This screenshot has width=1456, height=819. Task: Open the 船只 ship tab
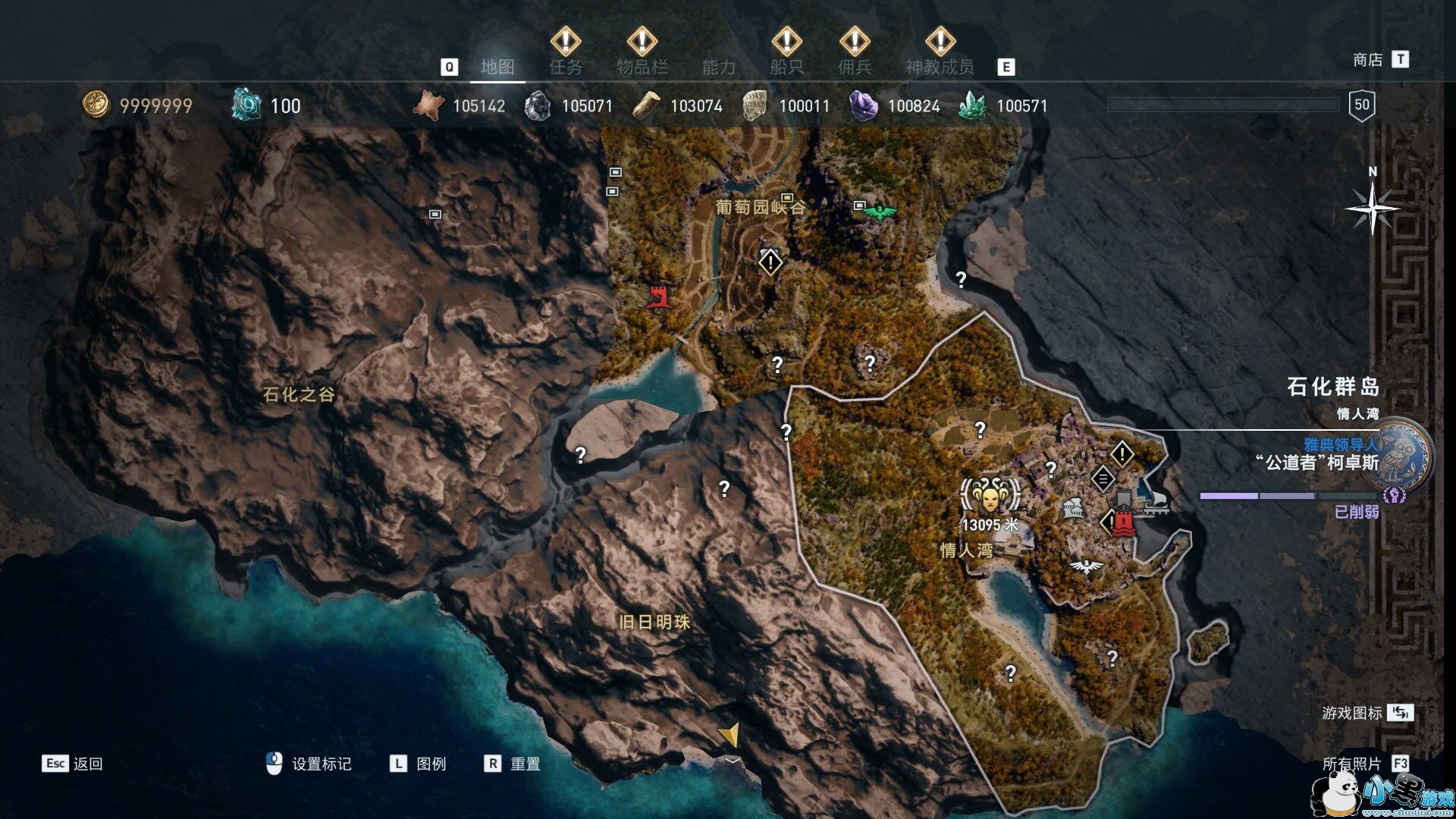coord(786,67)
